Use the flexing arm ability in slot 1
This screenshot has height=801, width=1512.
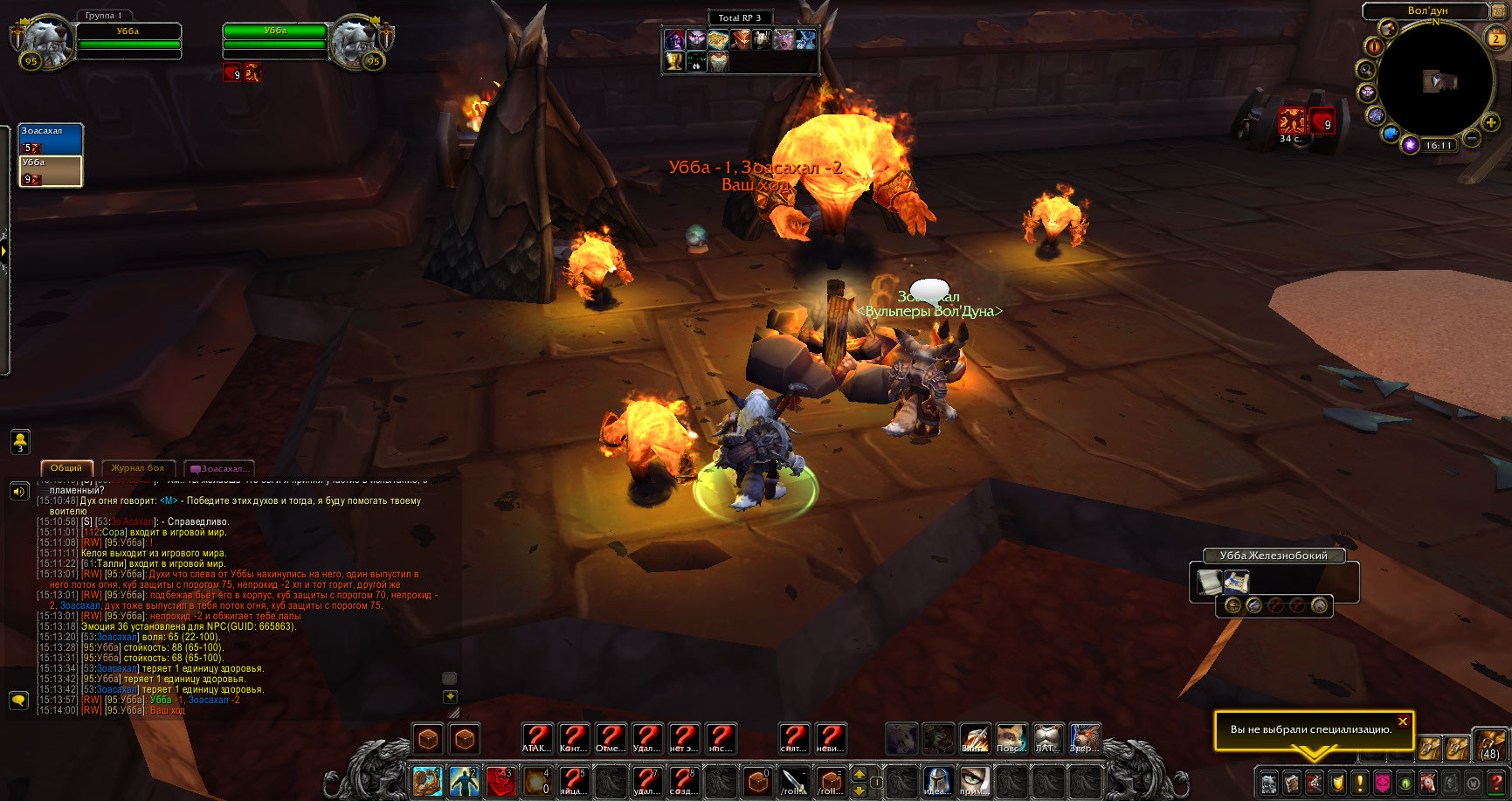[427, 780]
